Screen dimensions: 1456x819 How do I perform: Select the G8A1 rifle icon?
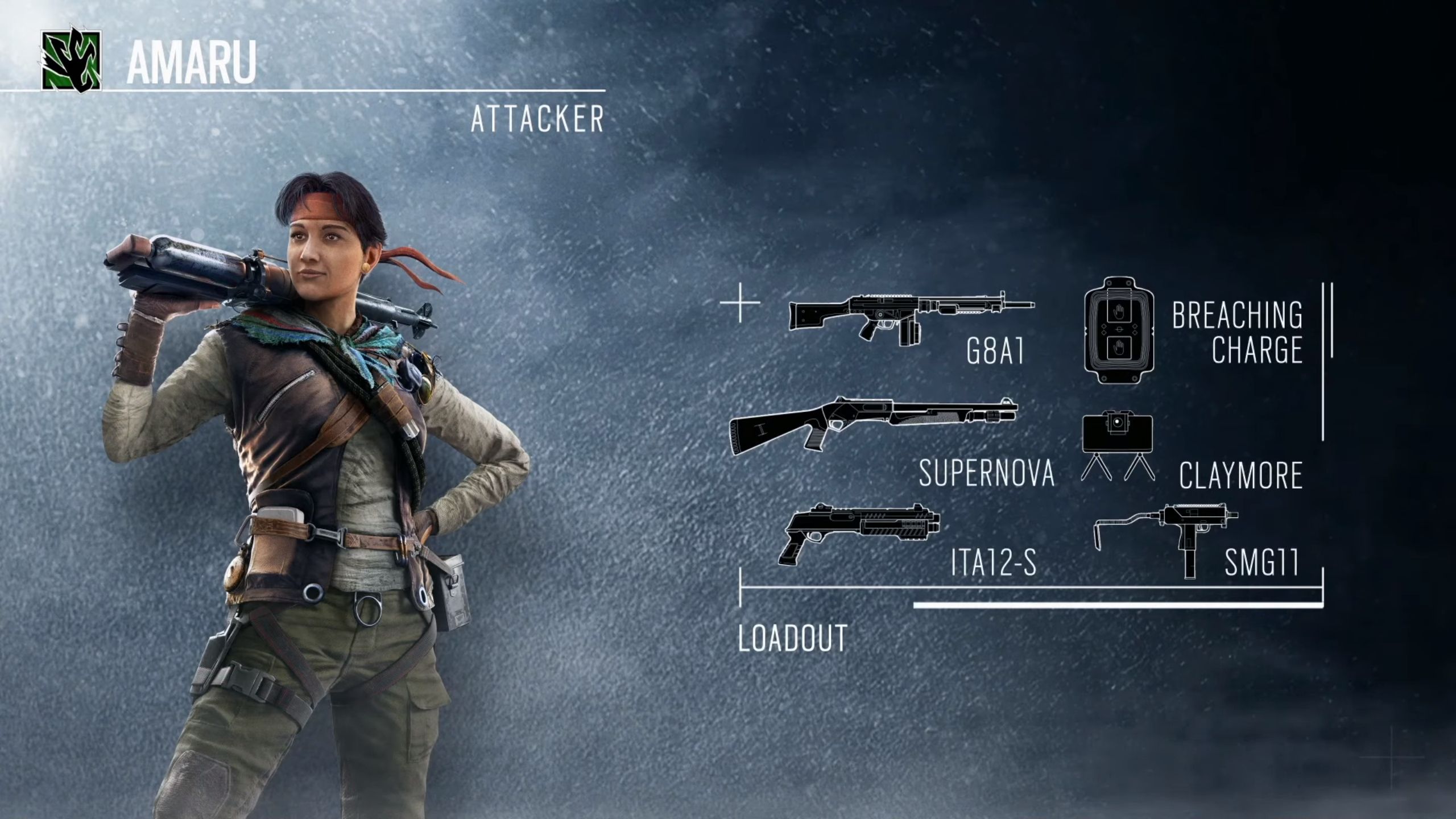click(910, 316)
